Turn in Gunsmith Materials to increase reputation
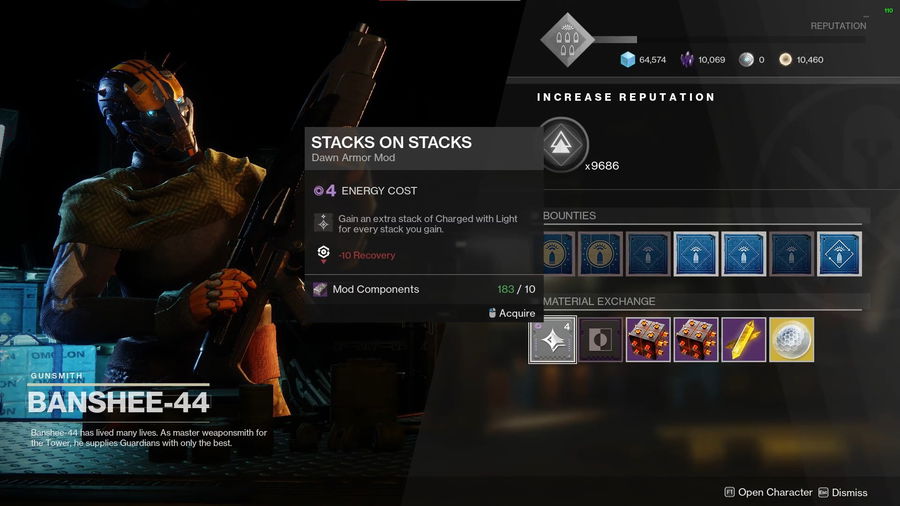The image size is (900, 506). [x=563, y=143]
